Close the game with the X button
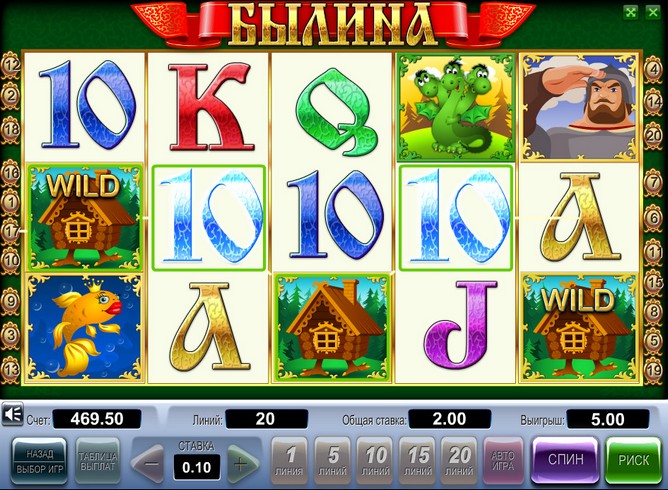 [652, 12]
